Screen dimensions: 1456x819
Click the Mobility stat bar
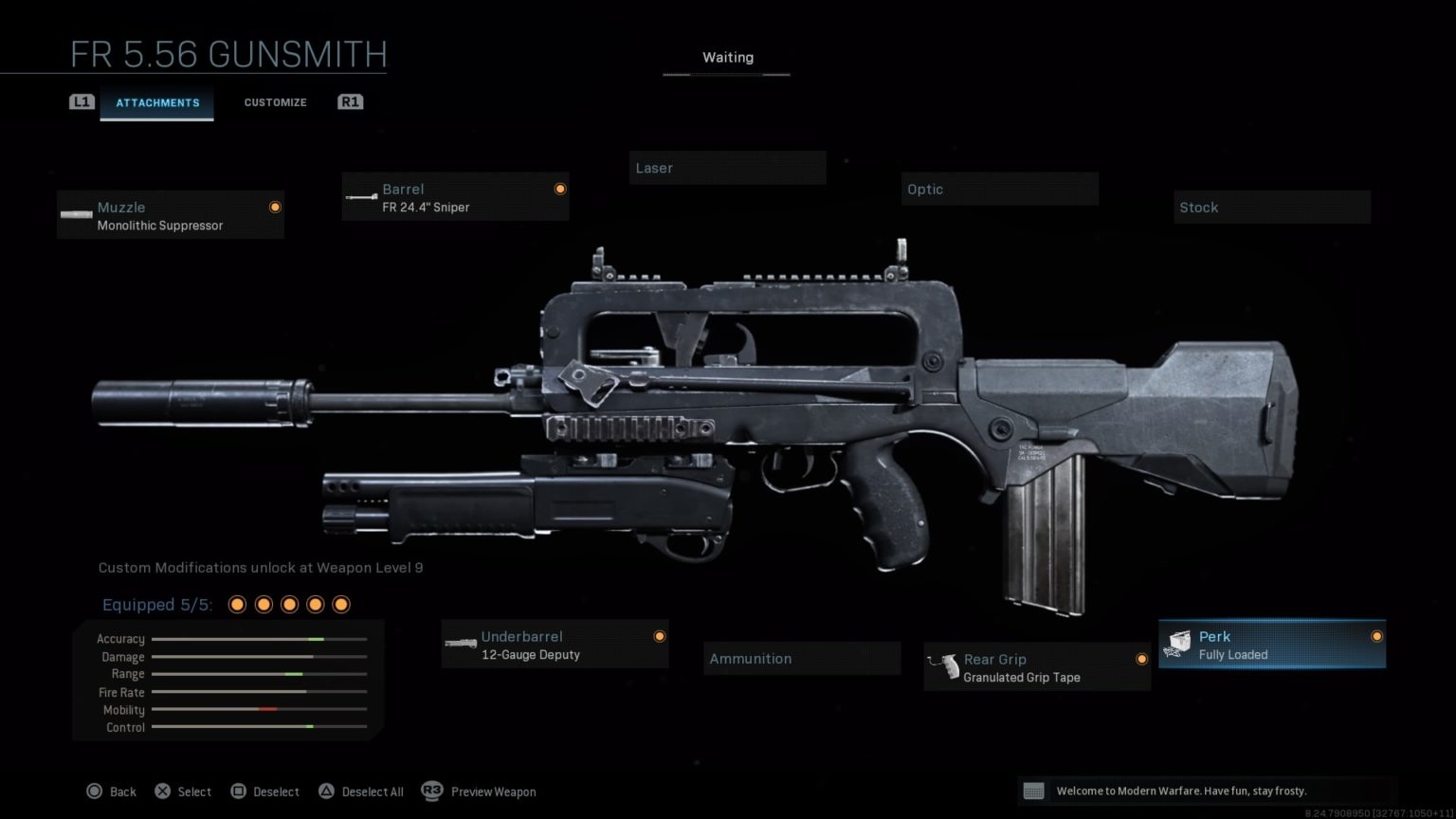coord(258,709)
